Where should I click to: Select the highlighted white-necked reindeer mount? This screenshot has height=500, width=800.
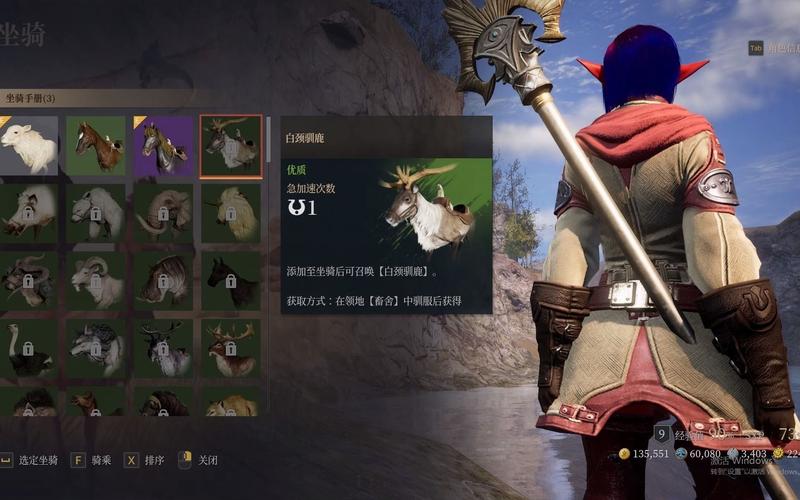[x=231, y=146]
